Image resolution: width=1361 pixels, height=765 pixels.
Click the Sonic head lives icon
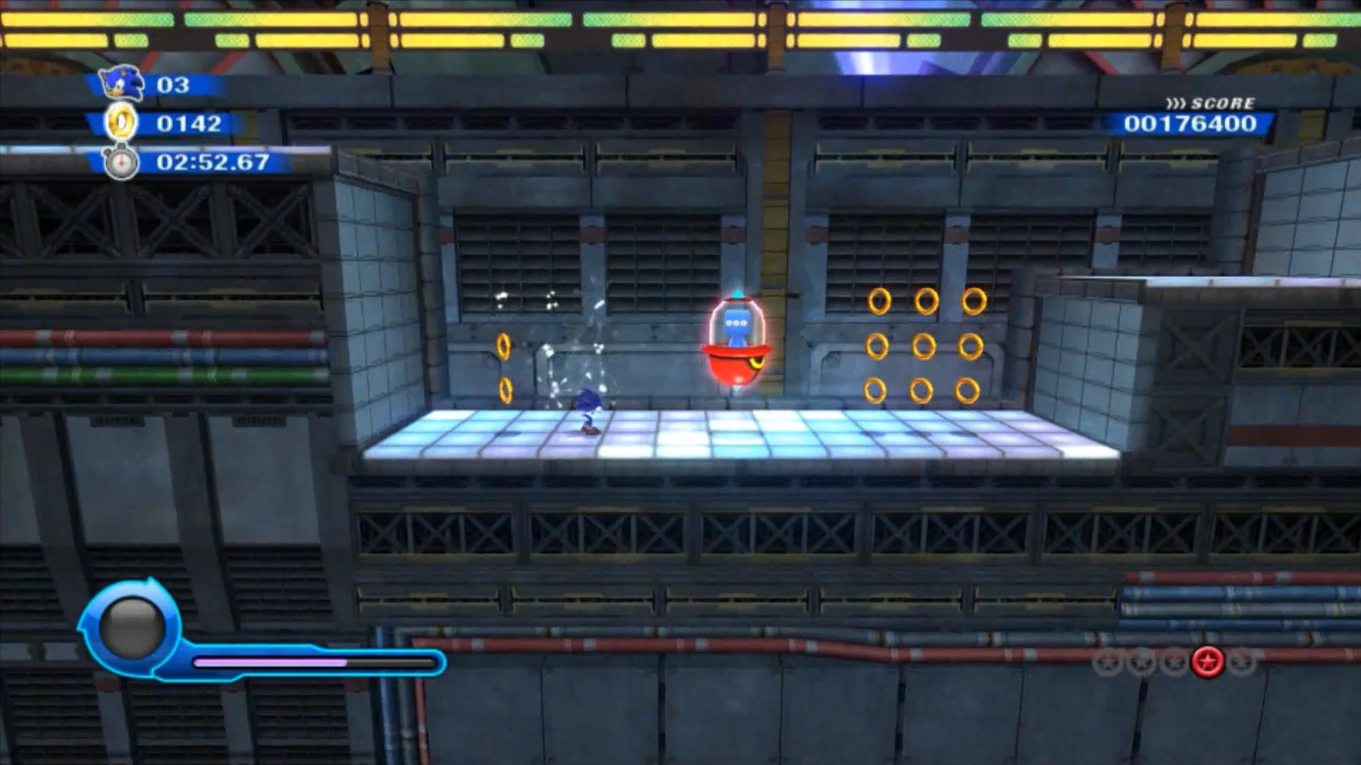121,84
